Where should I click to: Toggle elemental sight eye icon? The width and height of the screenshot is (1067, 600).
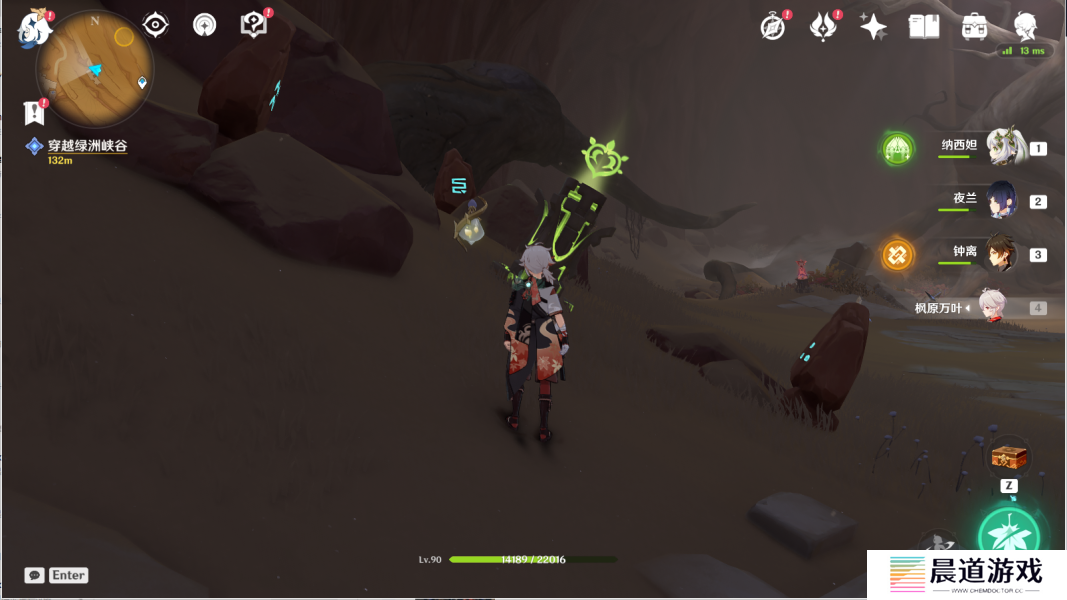(x=155, y=25)
